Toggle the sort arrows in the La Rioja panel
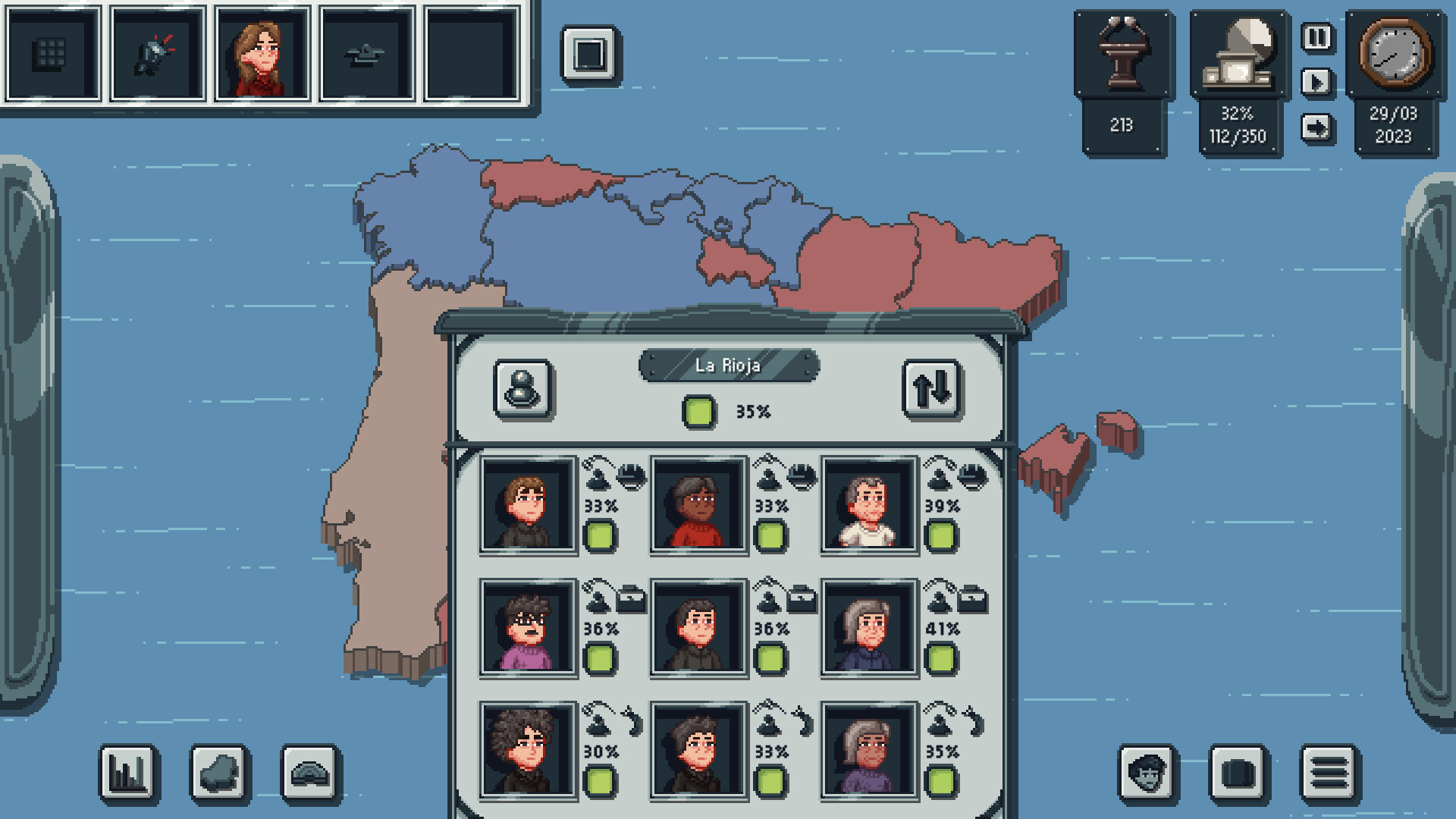The image size is (1456, 819). (932, 388)
